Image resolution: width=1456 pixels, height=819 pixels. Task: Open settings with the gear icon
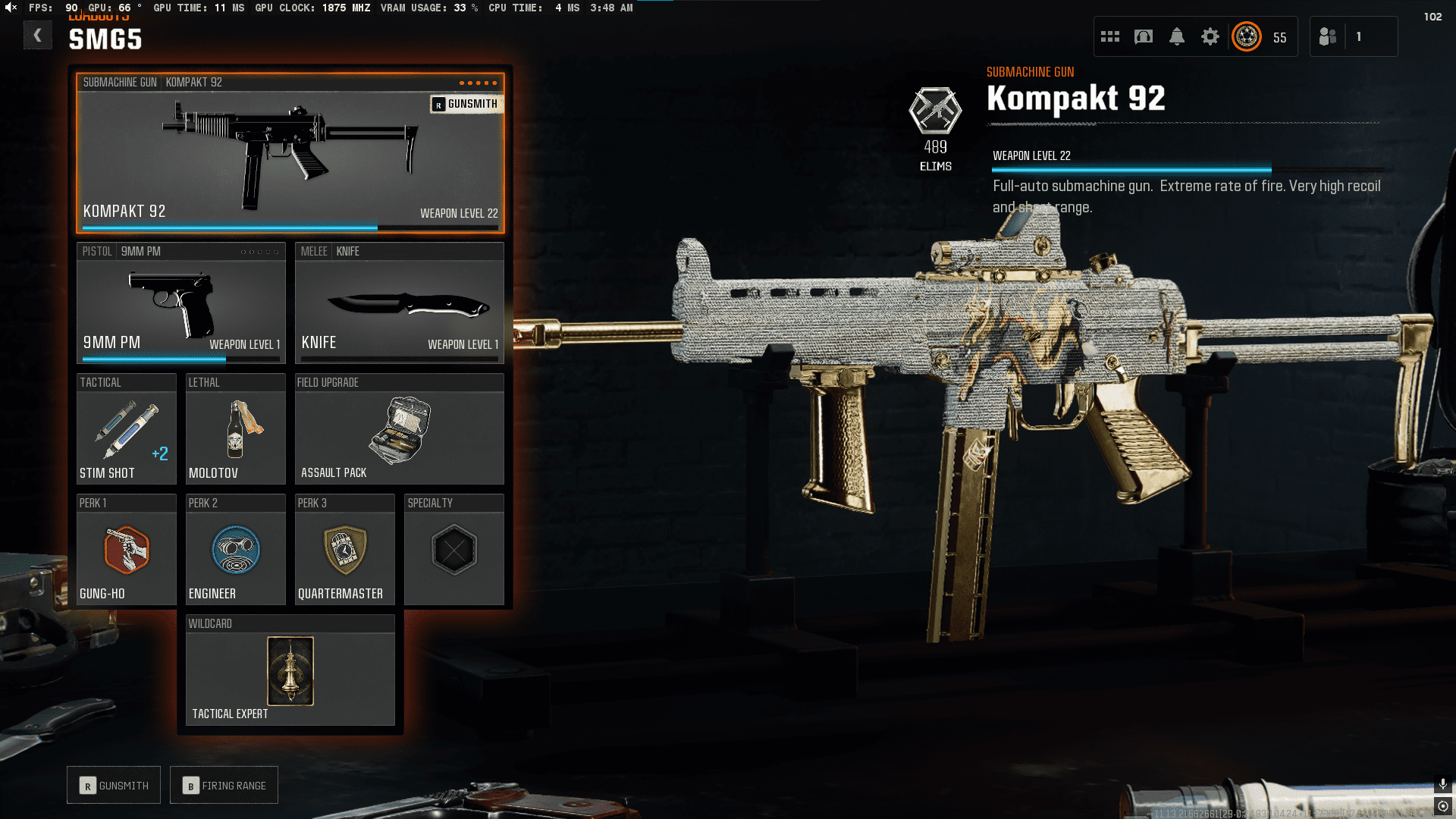pyautogui.click(x=1210, y=36)
